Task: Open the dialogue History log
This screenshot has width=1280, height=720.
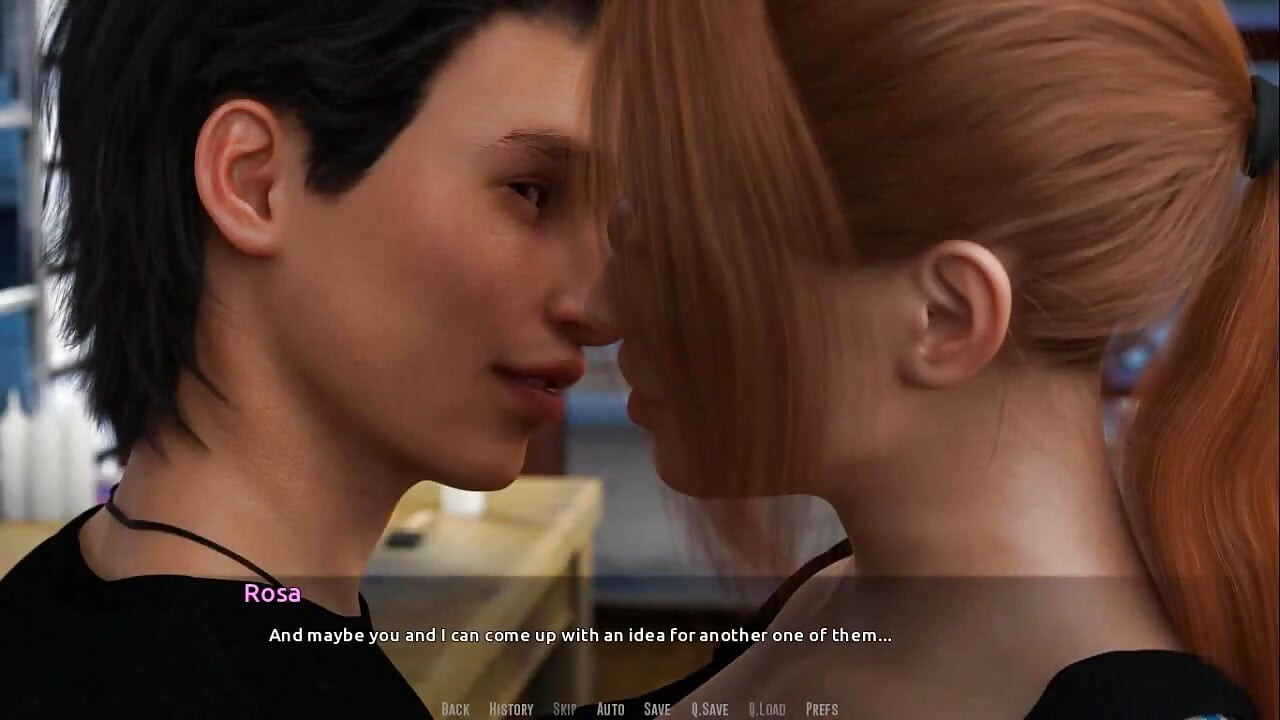Action: pyautogui.click(x=511, y=709)
